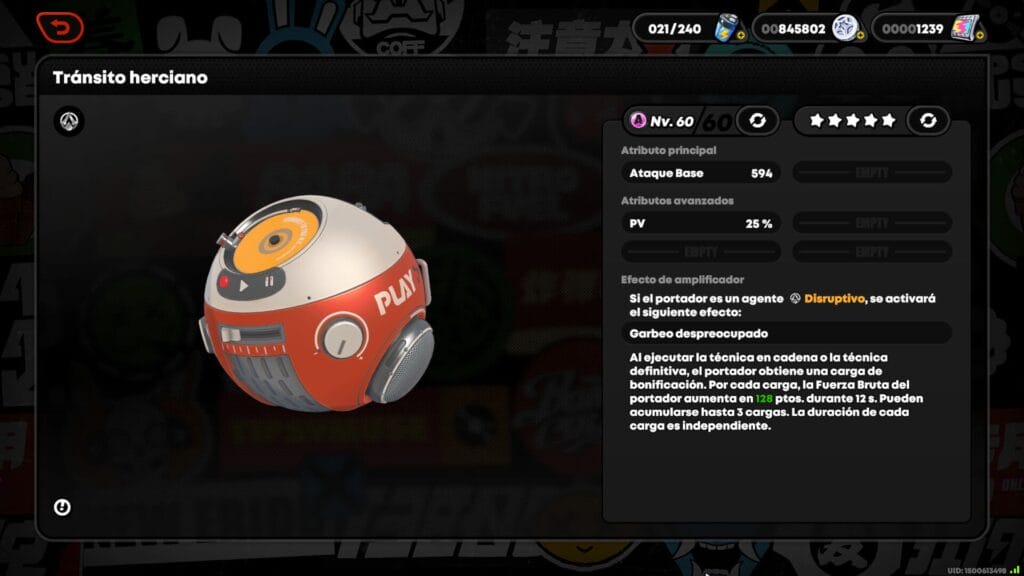
Task: Go back using the red return arrow
Action: (x=59, y=27)
